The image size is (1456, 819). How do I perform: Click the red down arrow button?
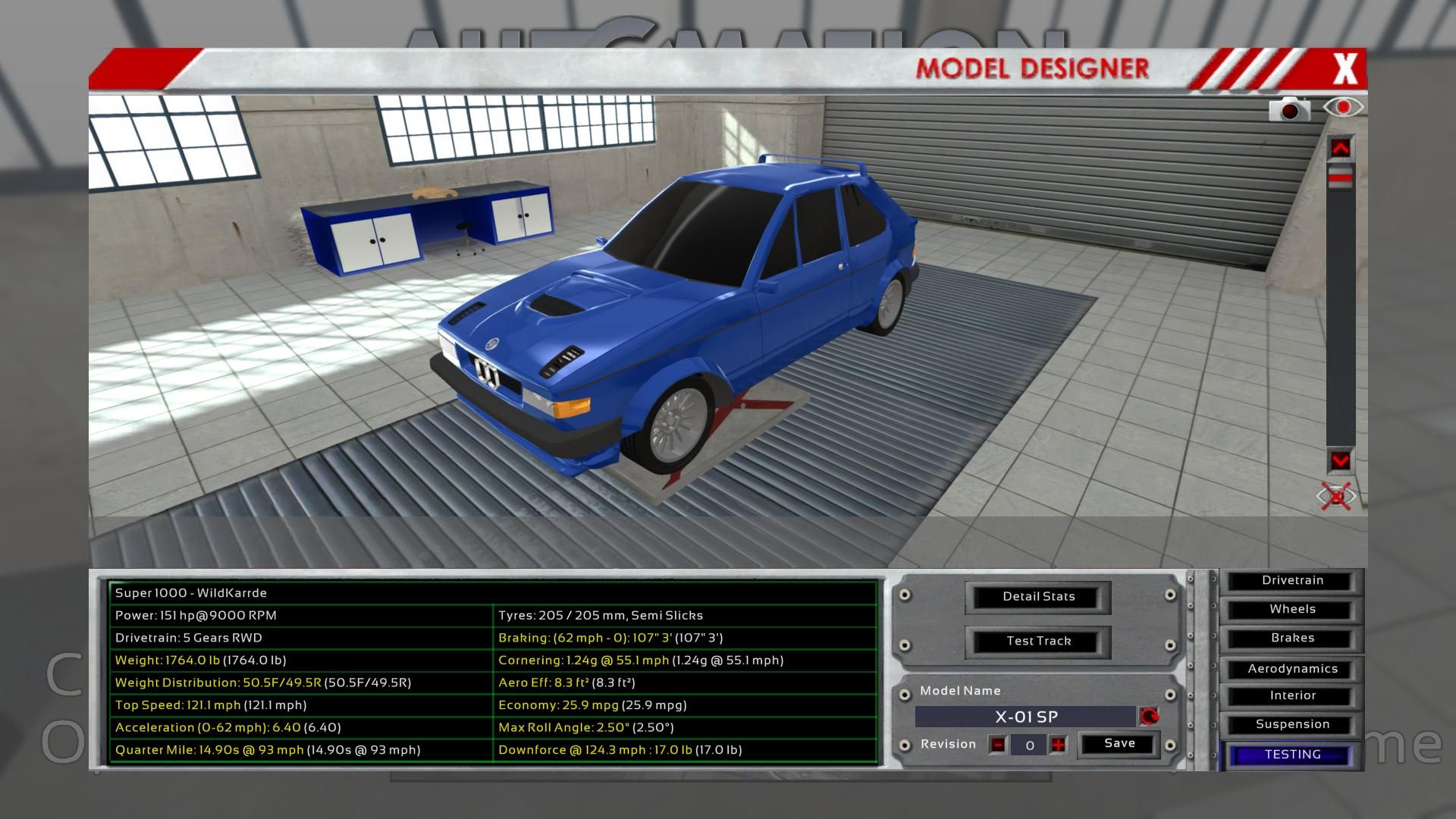(1340, 461)
